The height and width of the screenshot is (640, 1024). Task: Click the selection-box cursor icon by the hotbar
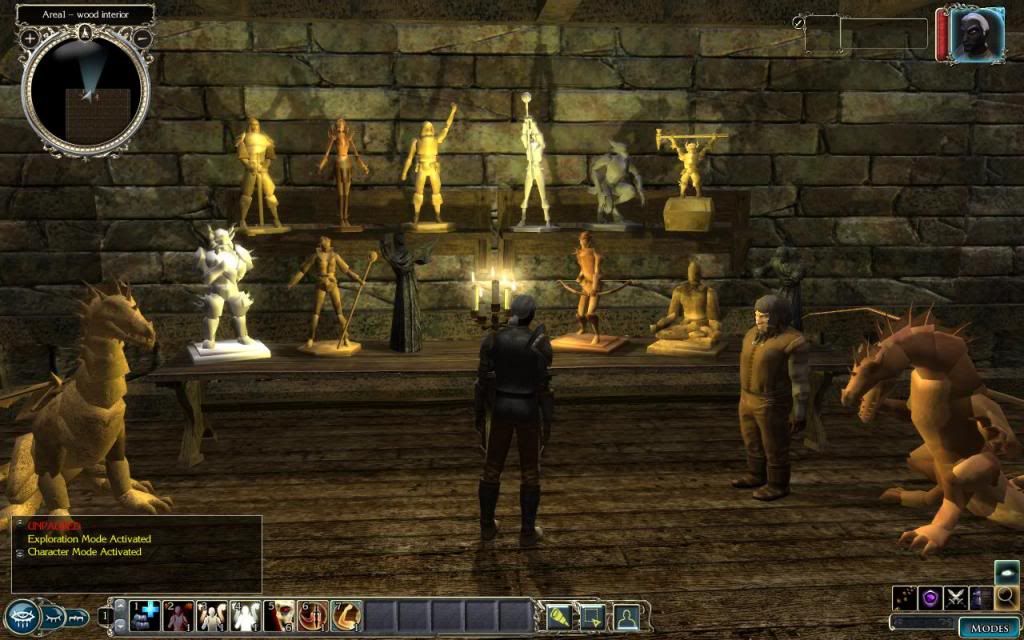click(x=592, y=615)
